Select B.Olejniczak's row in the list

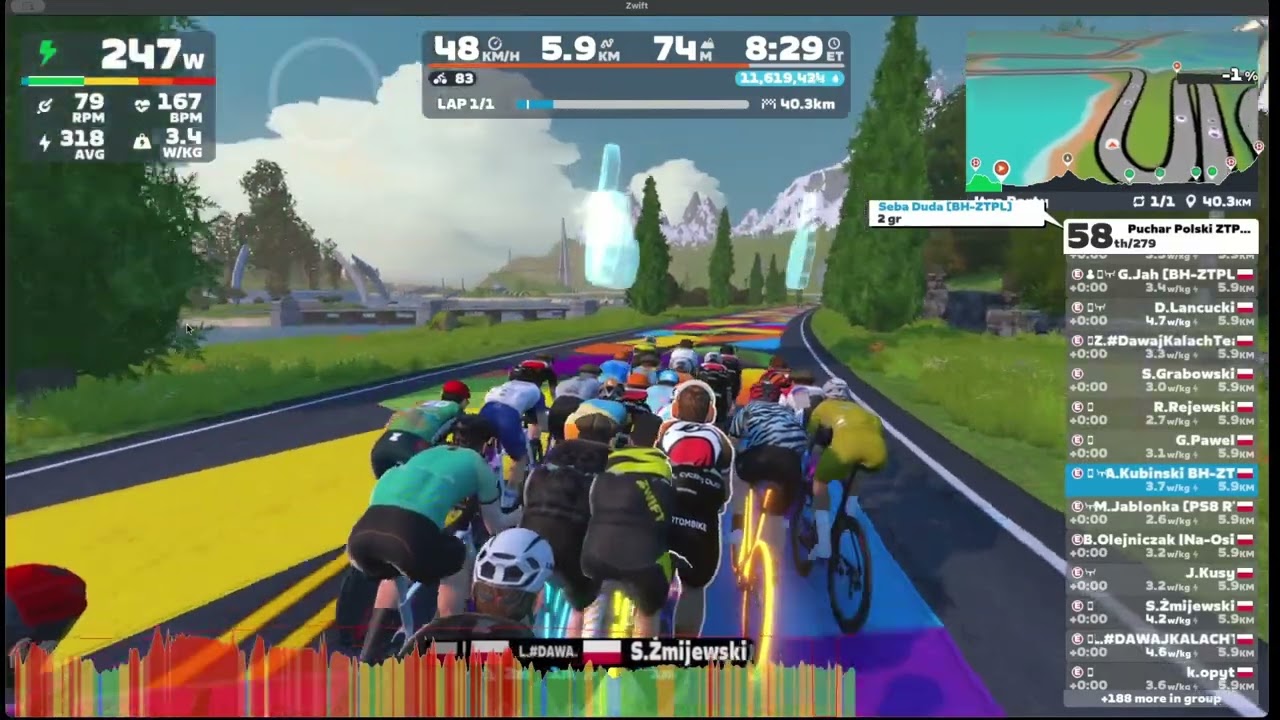(x=1160, y=545)
